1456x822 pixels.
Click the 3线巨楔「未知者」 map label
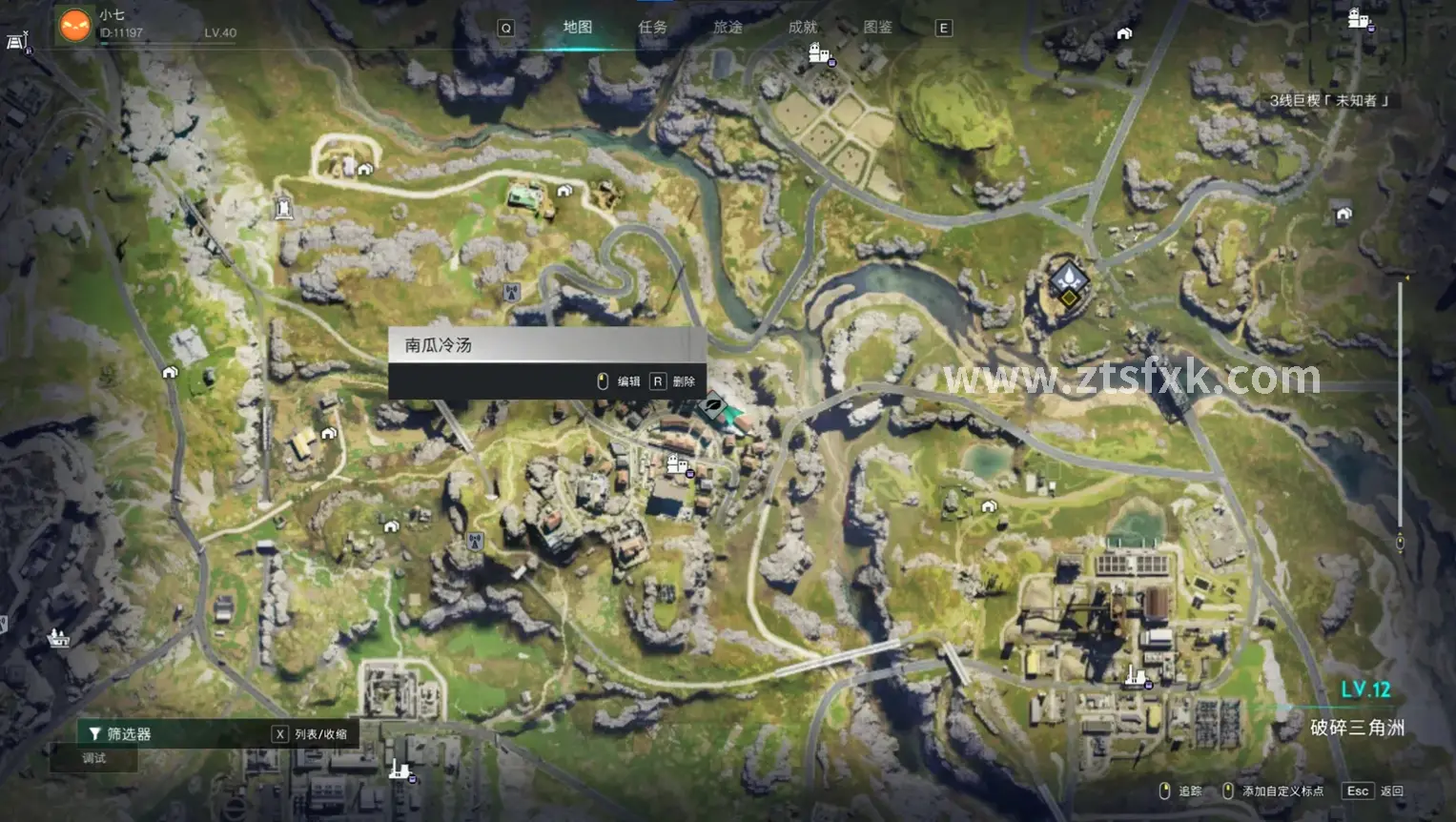[1329, 100]
